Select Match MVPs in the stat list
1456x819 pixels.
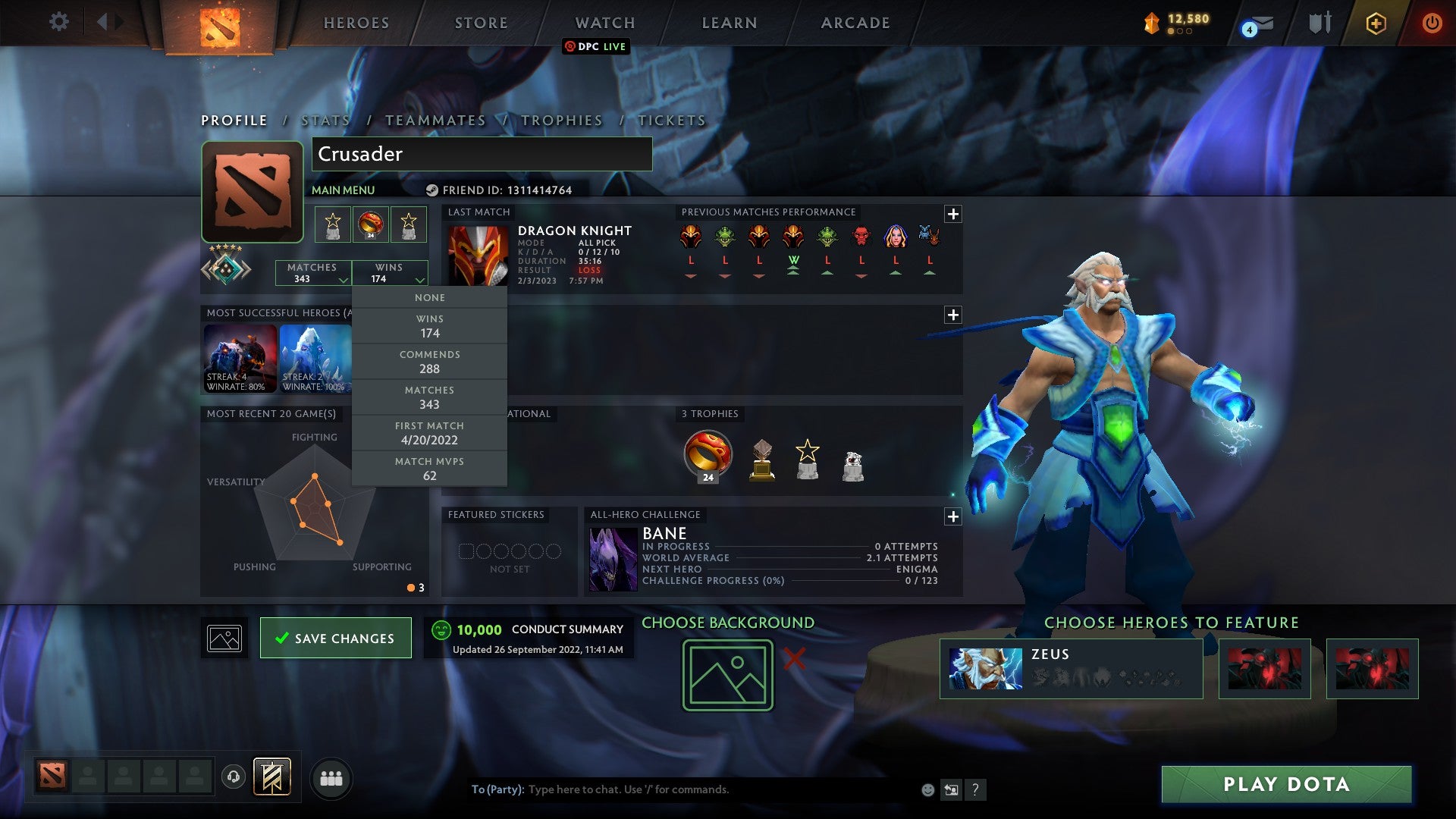pyautogui.click(x=429, y=468)
